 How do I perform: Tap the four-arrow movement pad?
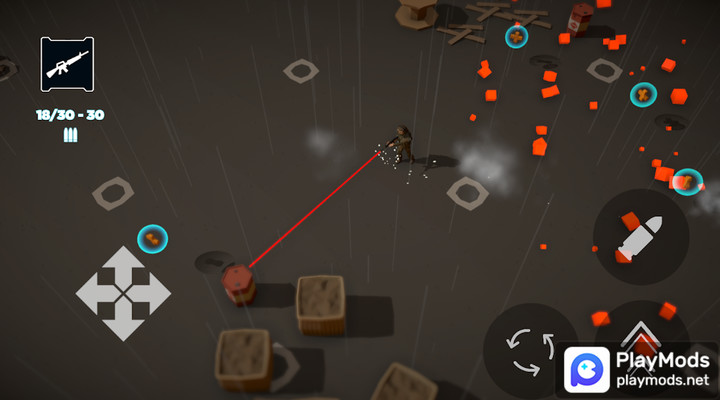pos(123,293)
